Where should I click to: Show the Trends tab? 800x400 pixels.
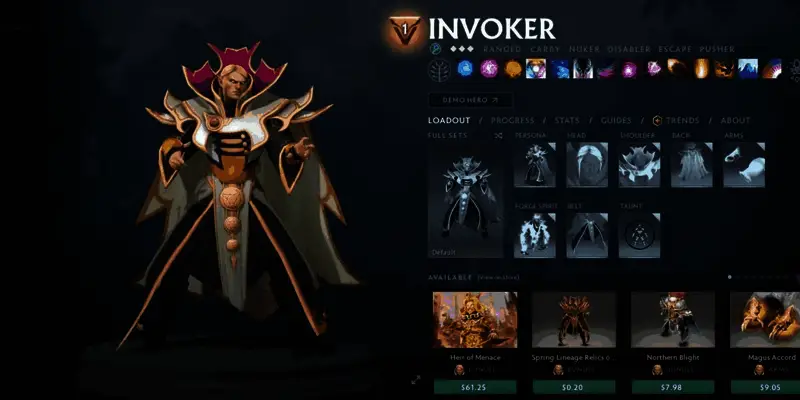[682, 121]
